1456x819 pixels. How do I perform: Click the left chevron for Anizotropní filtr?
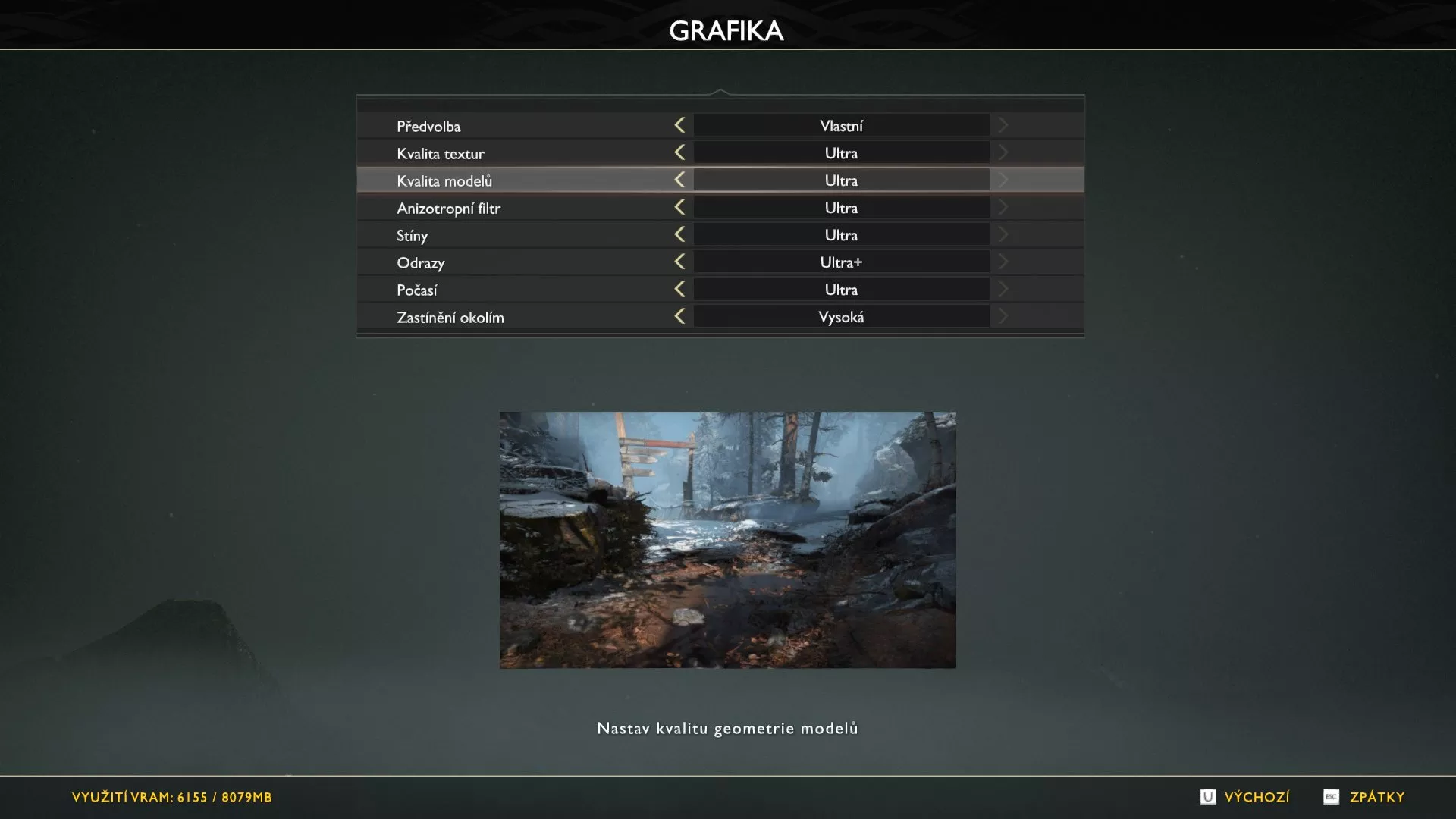tap(679, 207)
